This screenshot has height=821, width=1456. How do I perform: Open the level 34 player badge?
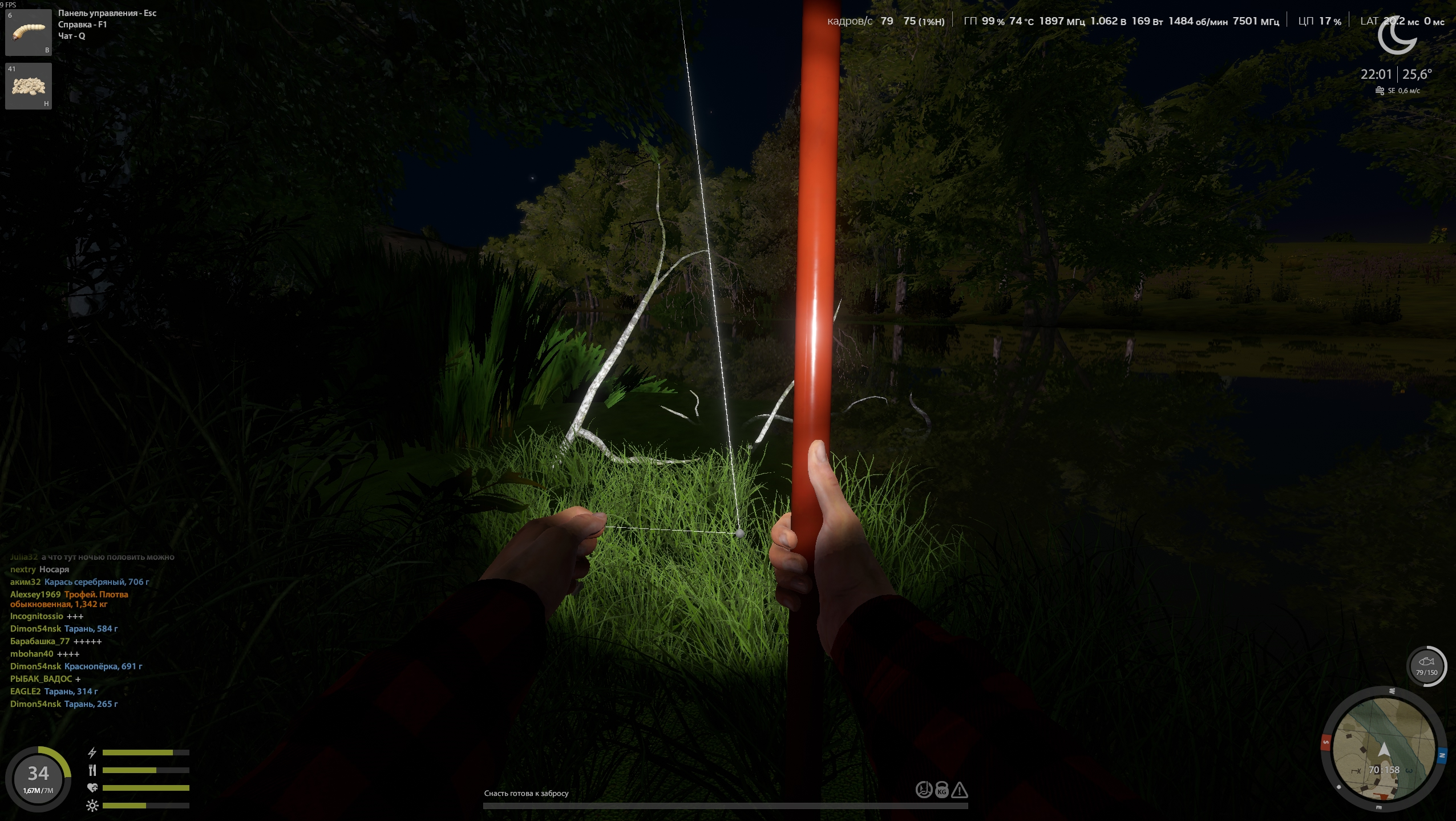[x=38, y=778]
